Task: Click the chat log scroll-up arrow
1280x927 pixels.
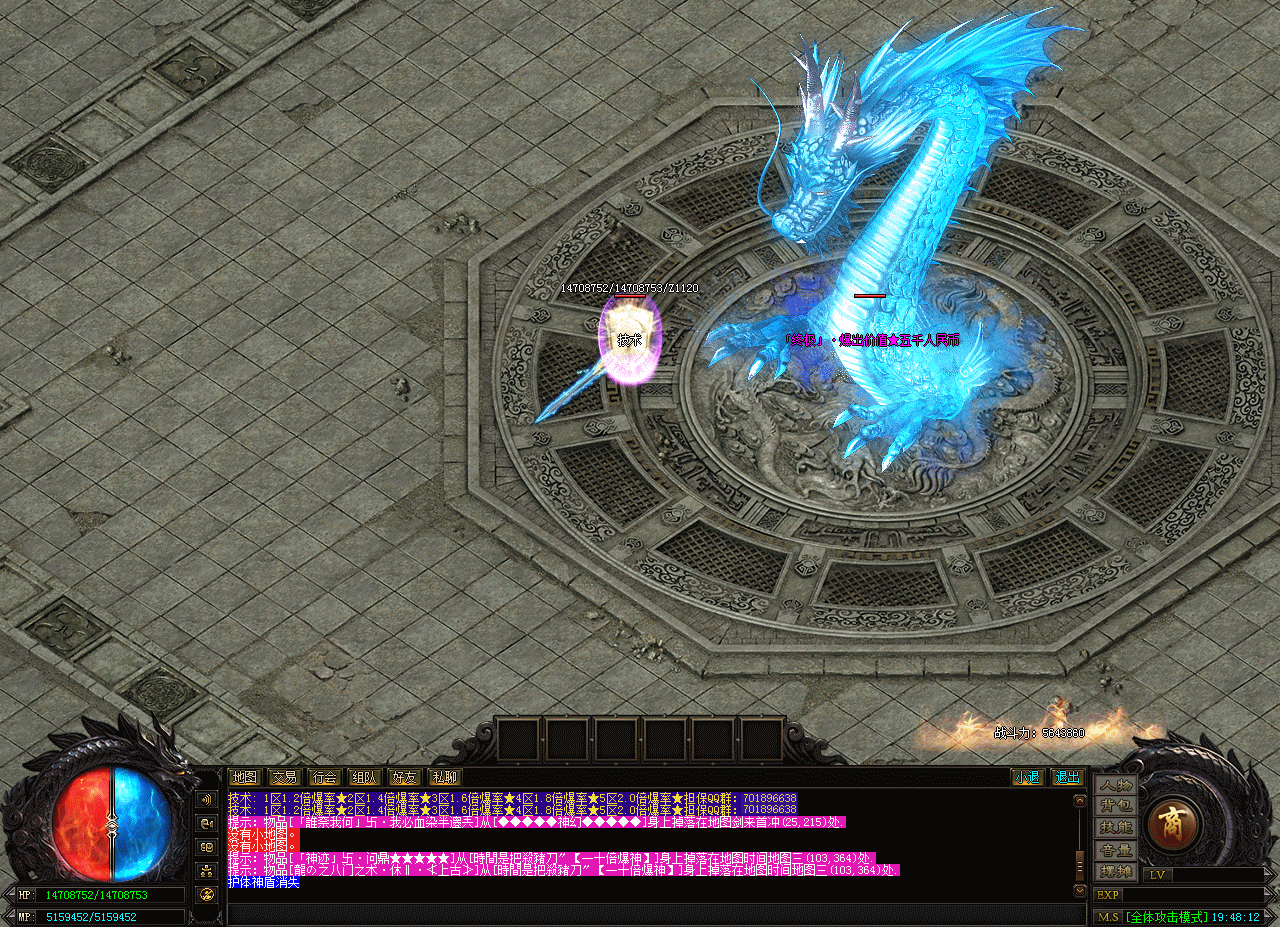Action: pos(1079,801)
